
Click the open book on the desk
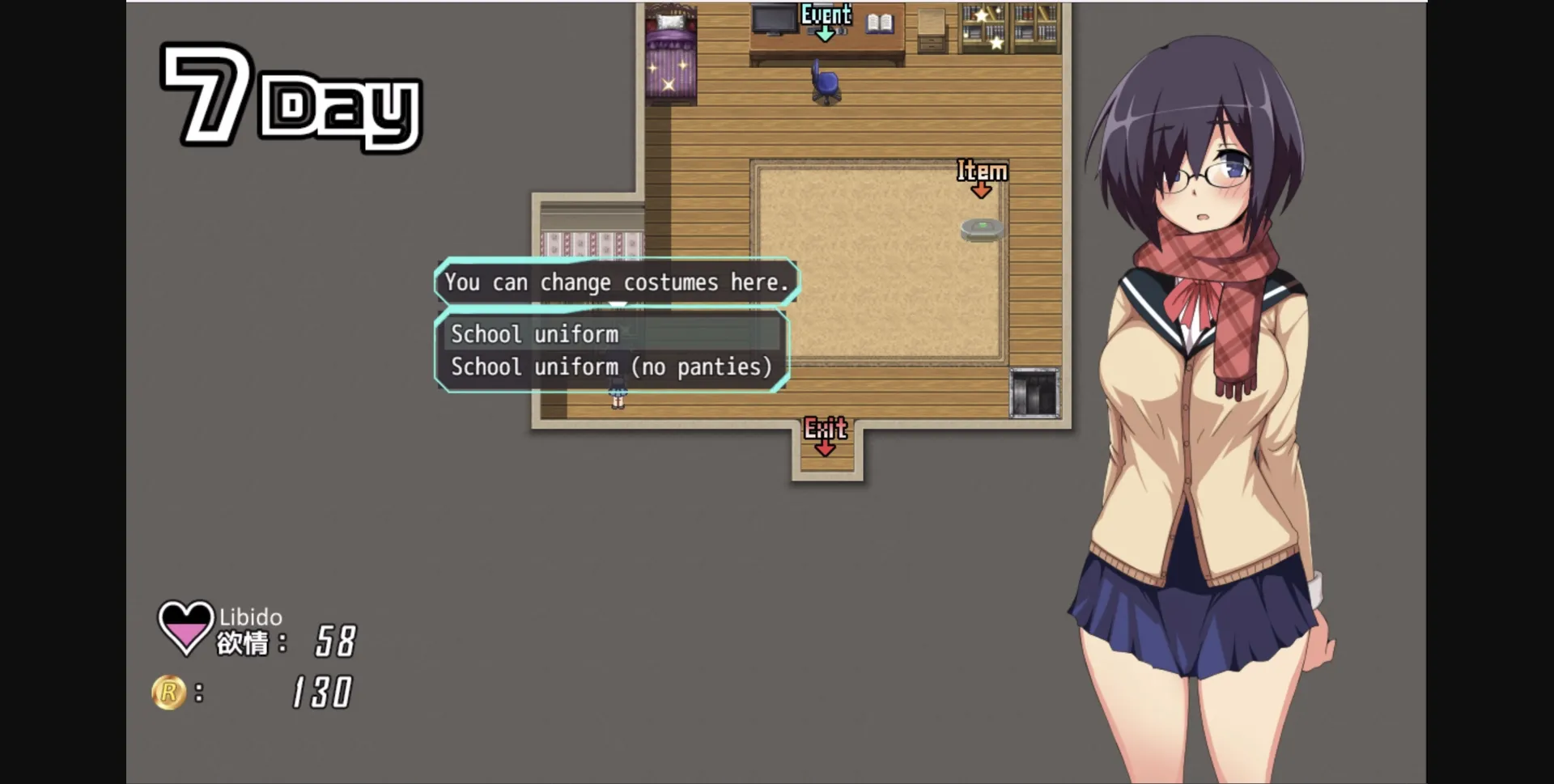[880, 23]
